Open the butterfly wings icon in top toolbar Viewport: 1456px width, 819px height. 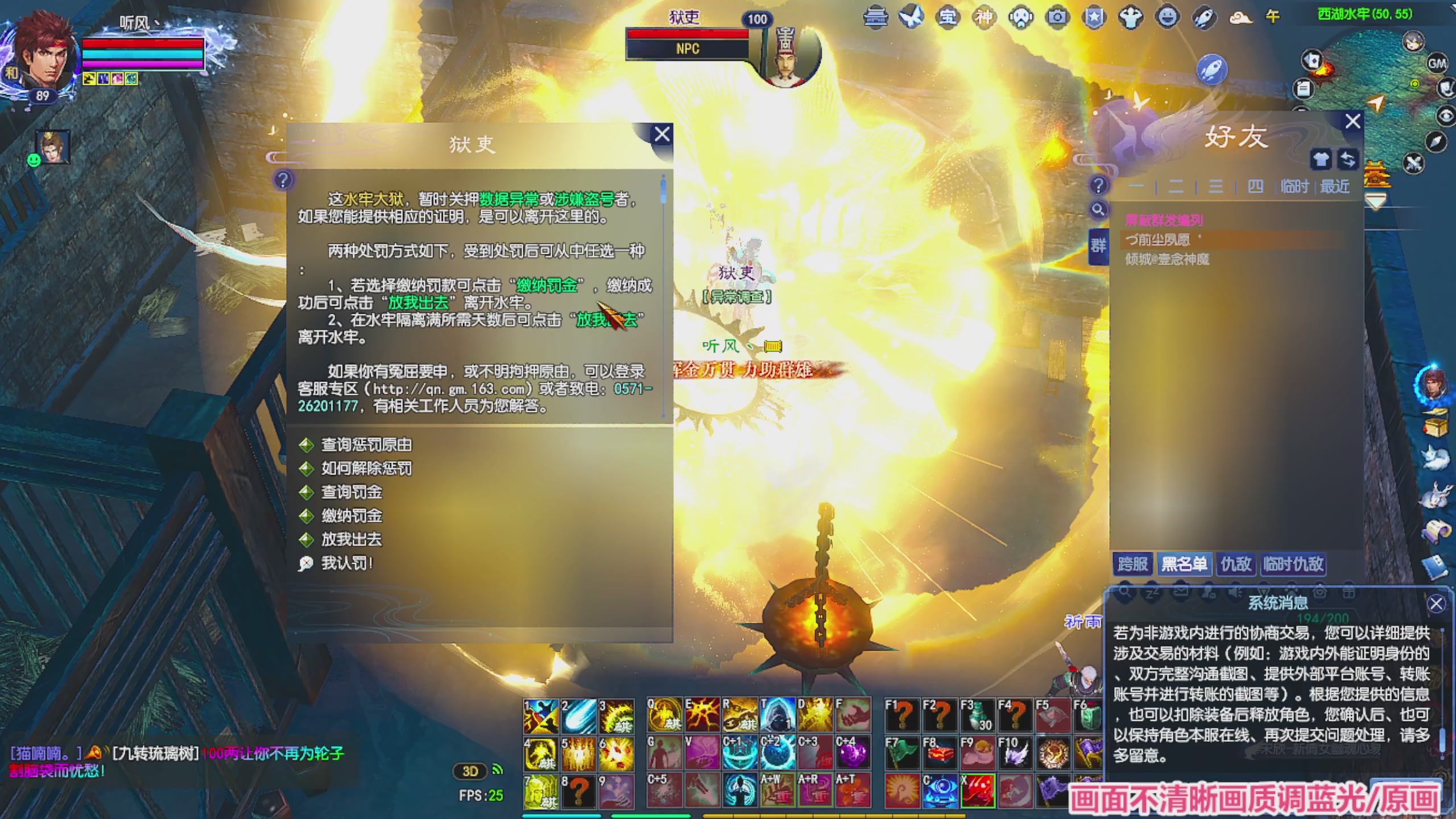click(x=911, y=17)
